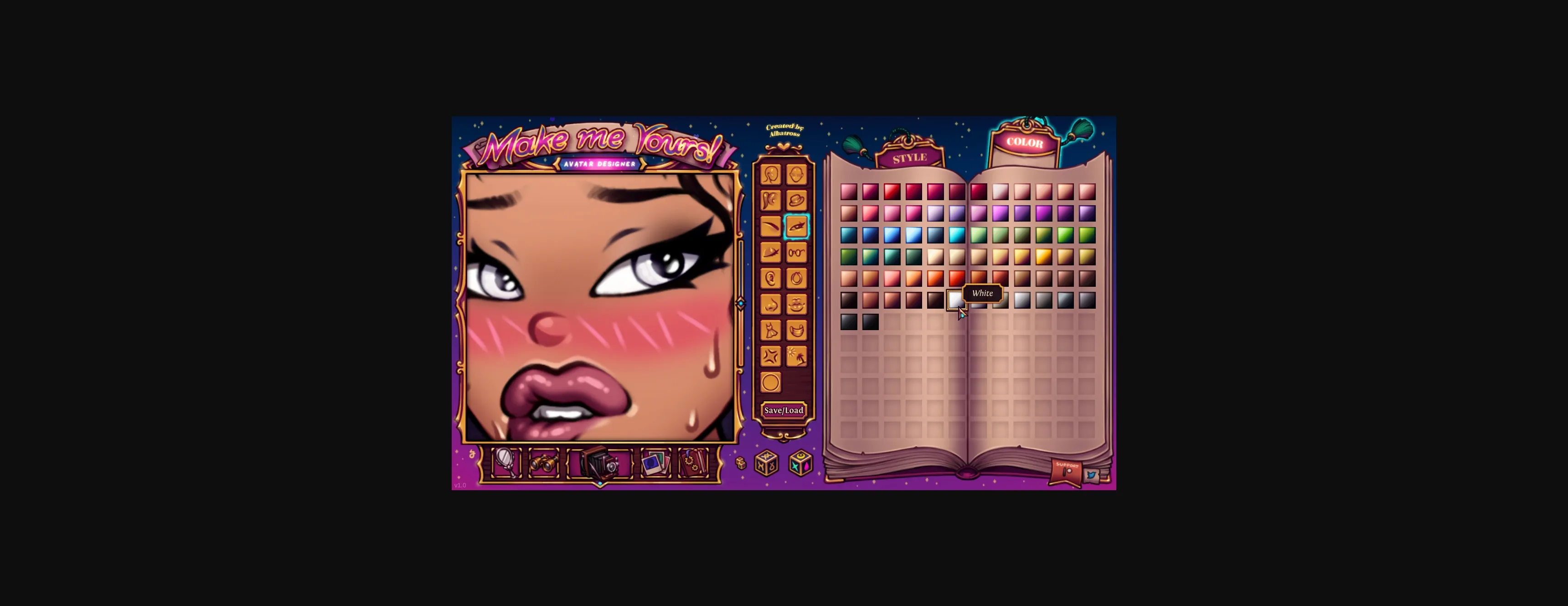Image resolution: width=1568 pixels, height=606 pixels.
Task: Select the nose customization icon
Action: 770,304
